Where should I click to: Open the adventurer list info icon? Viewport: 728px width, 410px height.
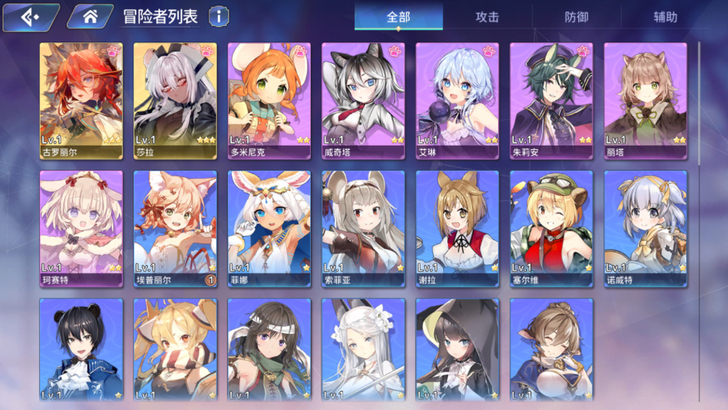218,16
